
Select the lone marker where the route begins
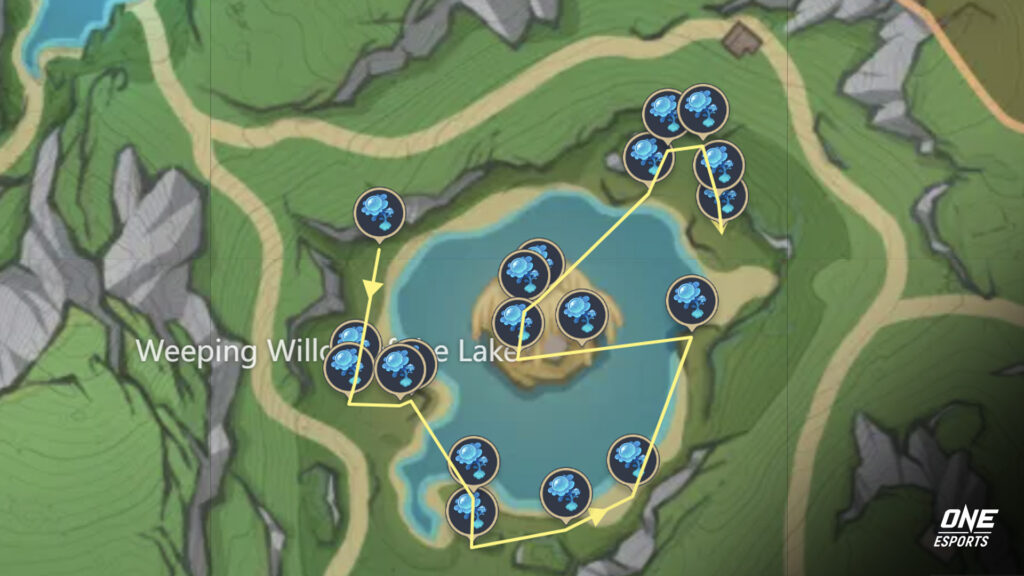pyautogui.click(x=379, y=212)
